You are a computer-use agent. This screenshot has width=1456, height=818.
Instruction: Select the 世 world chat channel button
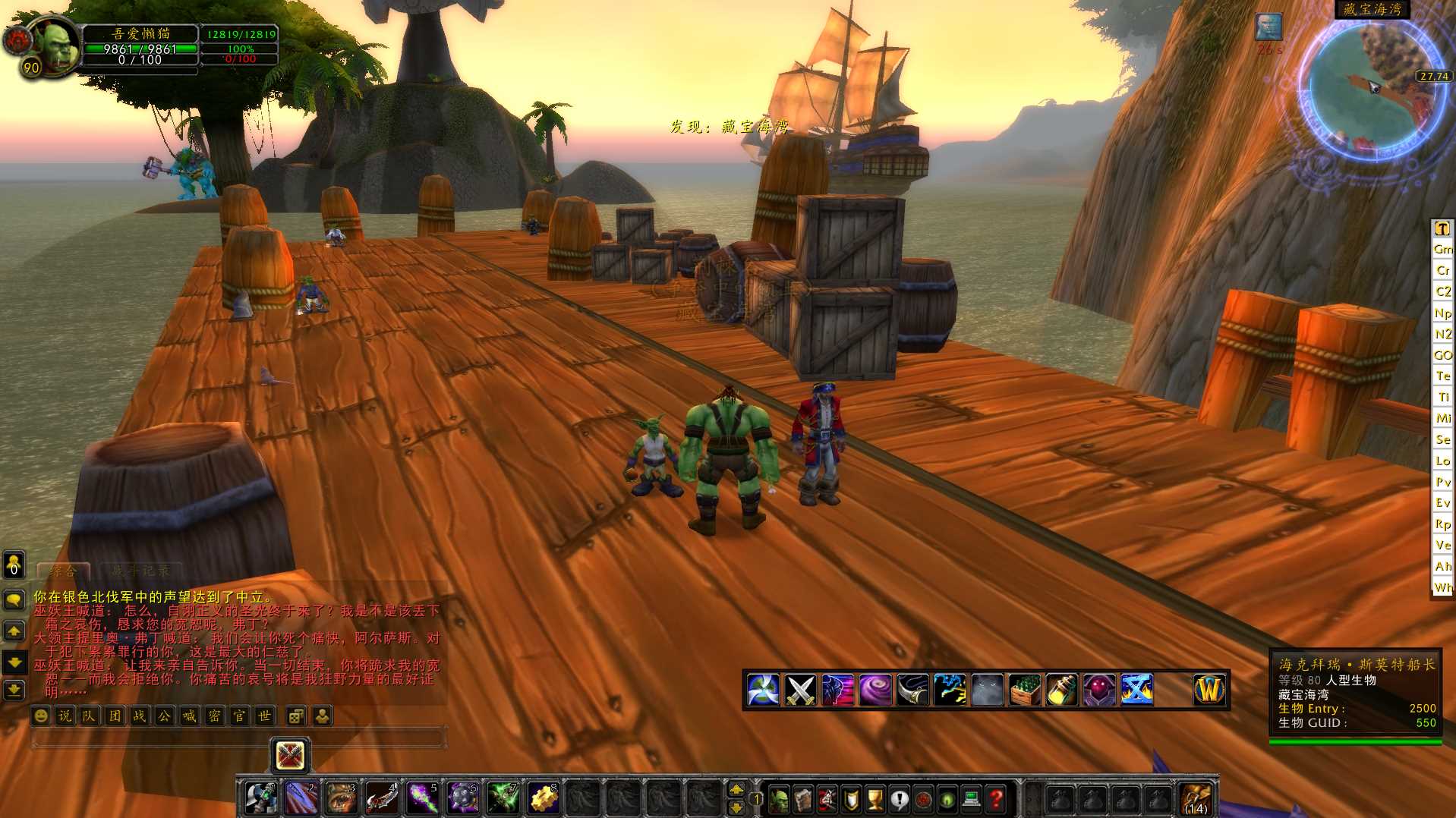(264, 716)
